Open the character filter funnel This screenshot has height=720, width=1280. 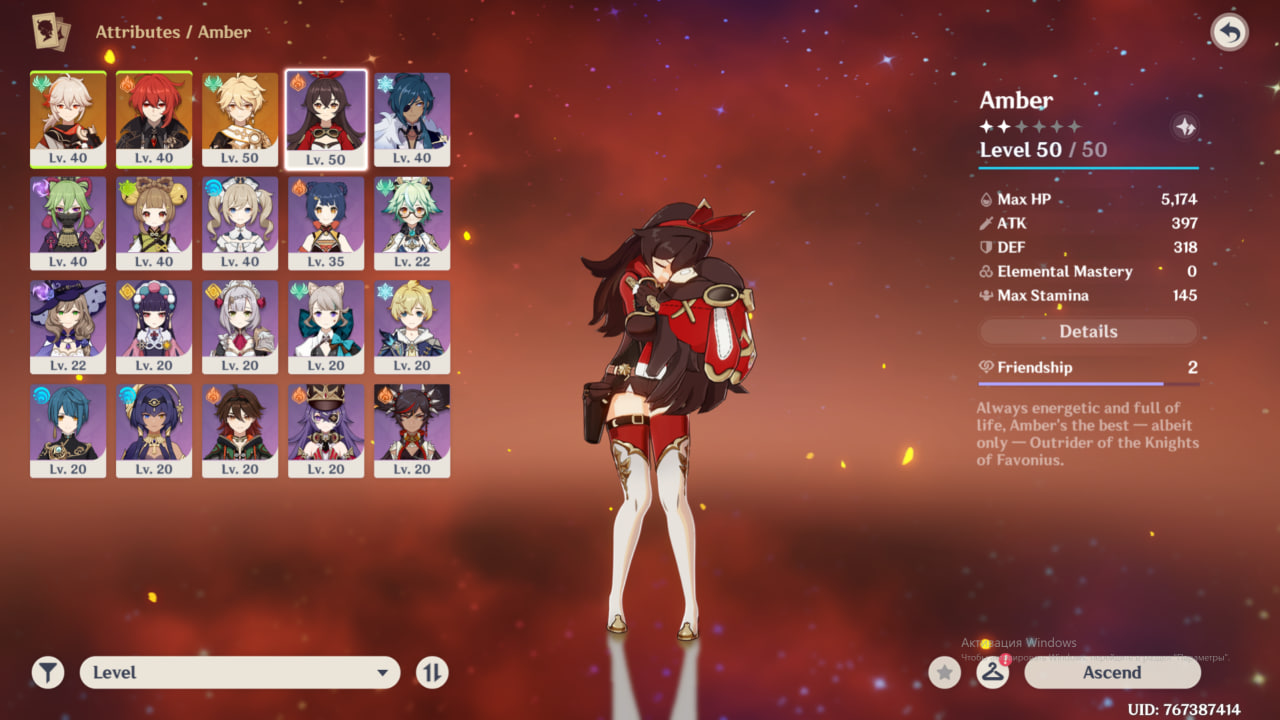[x=47, y=673]
